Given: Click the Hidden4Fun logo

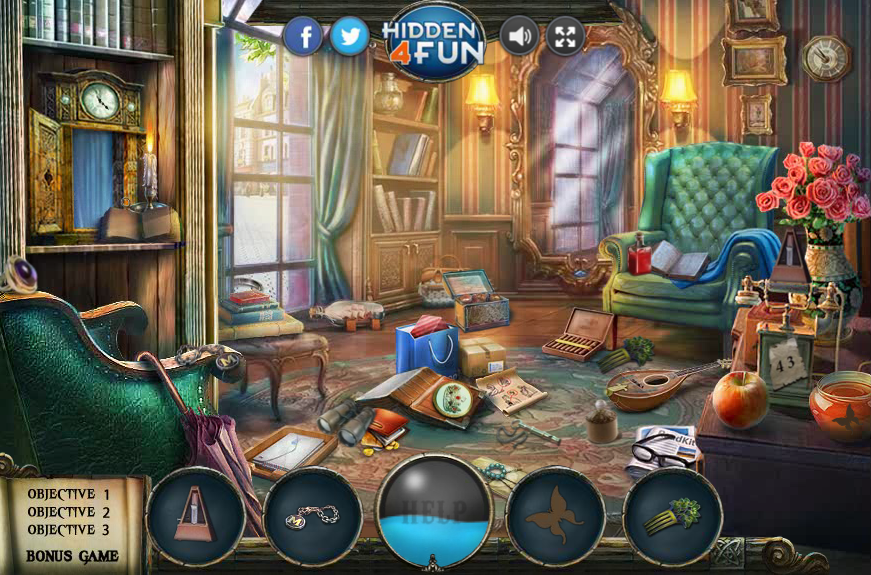Looking at the screenshot, I should click(x=433, y=40).
